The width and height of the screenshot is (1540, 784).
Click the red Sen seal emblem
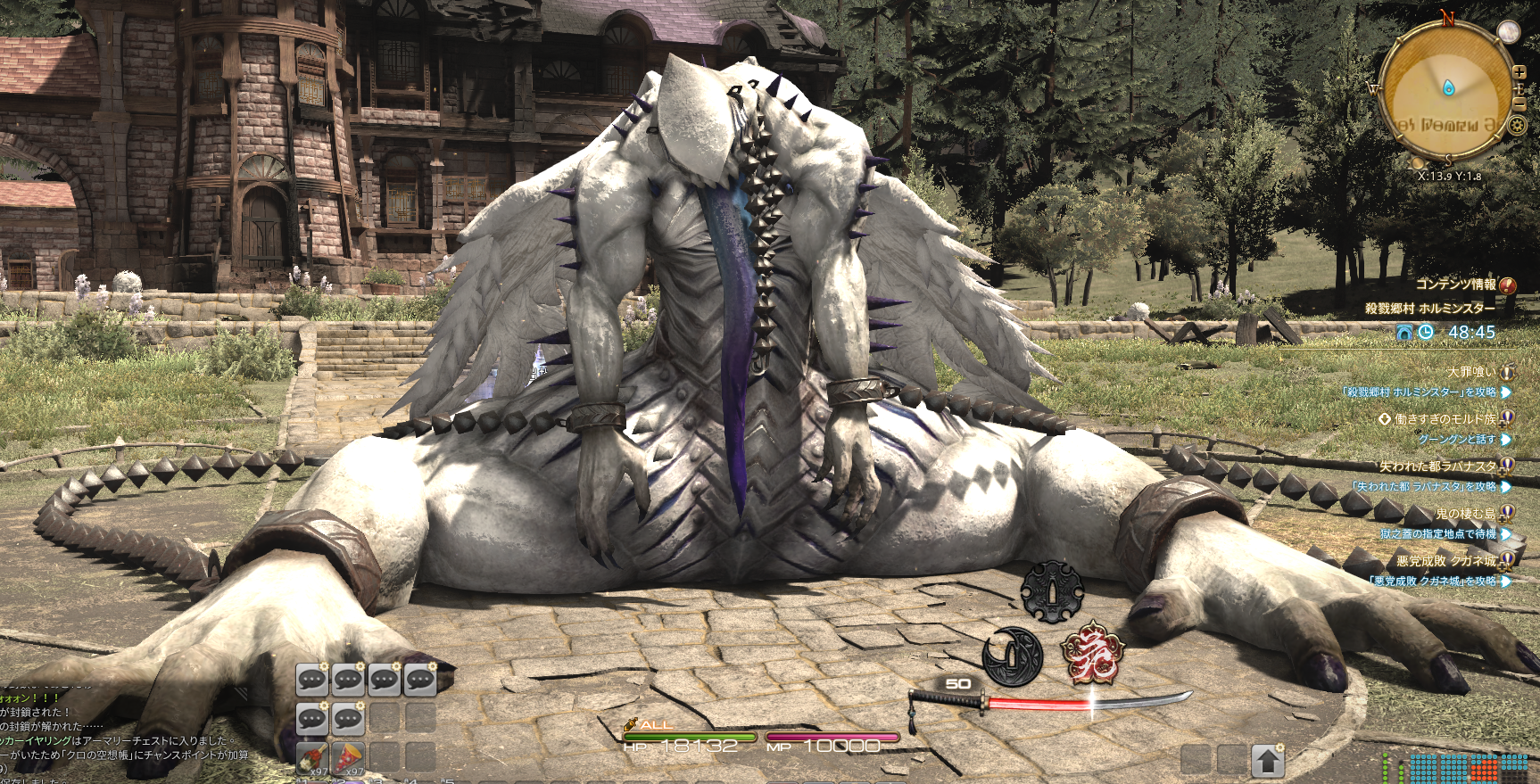click(x=1092, y=652)
